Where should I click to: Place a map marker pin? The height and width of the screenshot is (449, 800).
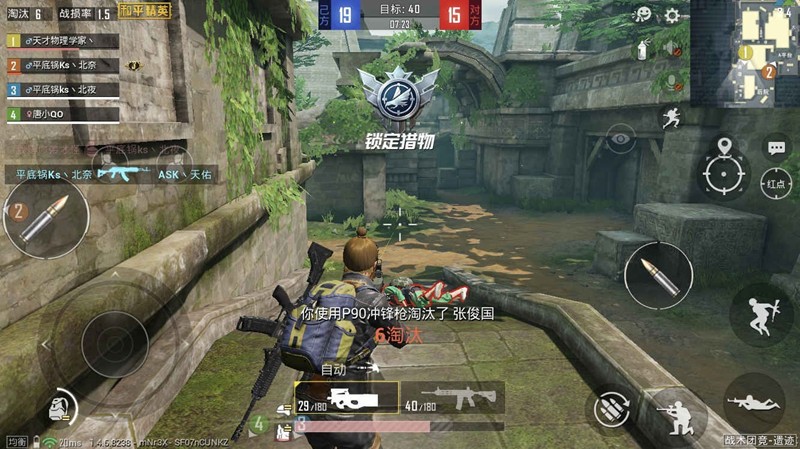(725, 148)
